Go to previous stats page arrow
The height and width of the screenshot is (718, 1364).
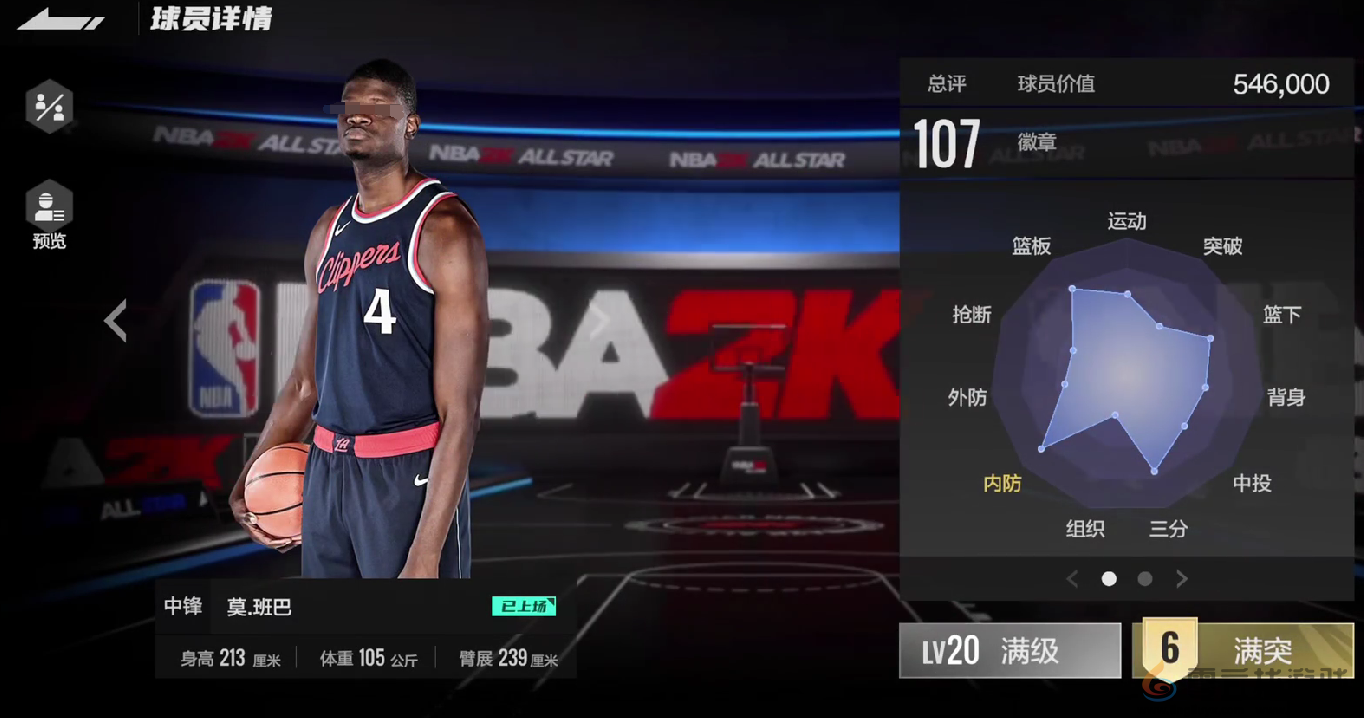point(1072,579)
